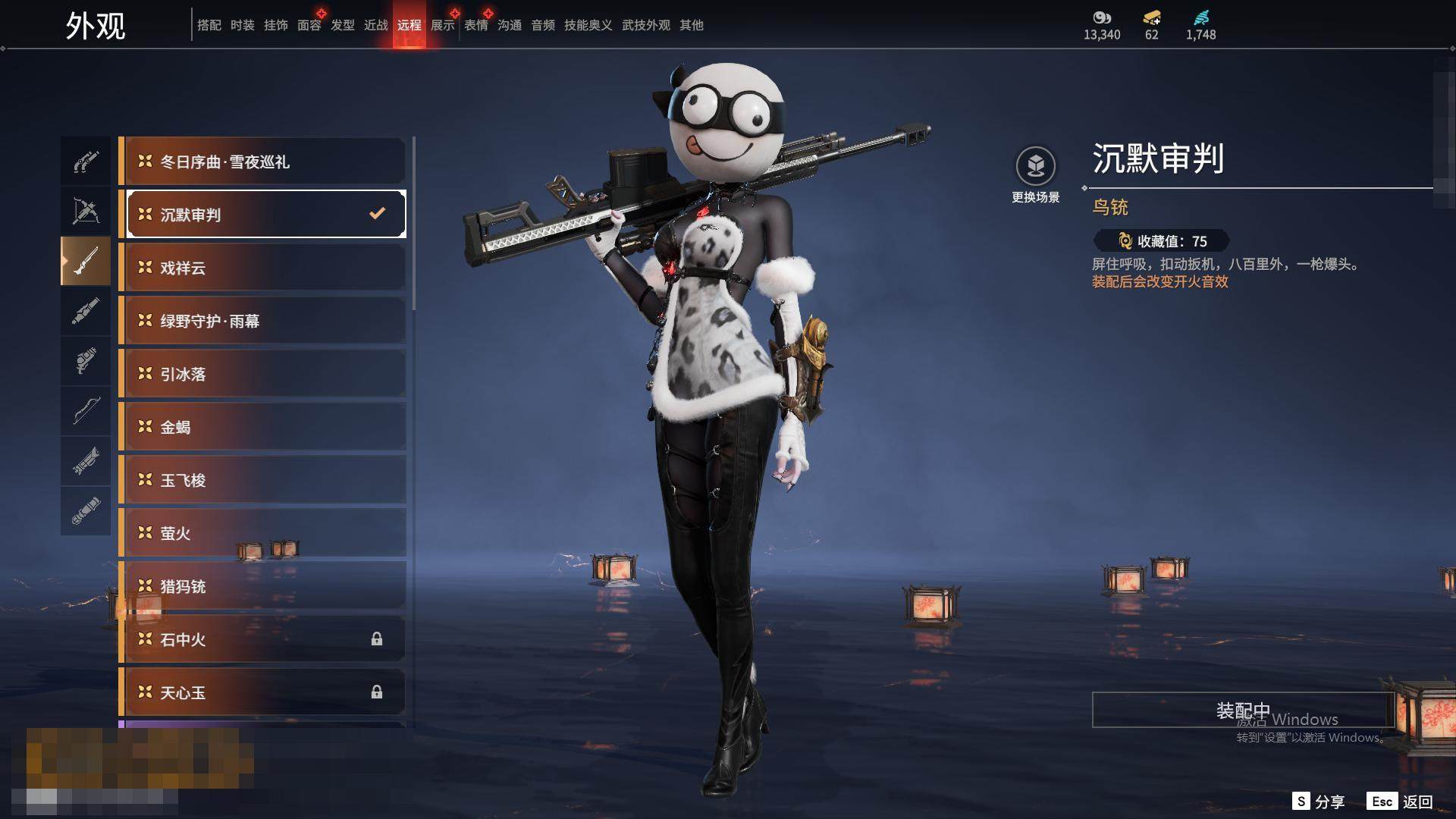The image size is (1456, 819).
Task: Choose the 冬日序曲·雪夜巡礼 skin
Action: (x=265, y=162)
